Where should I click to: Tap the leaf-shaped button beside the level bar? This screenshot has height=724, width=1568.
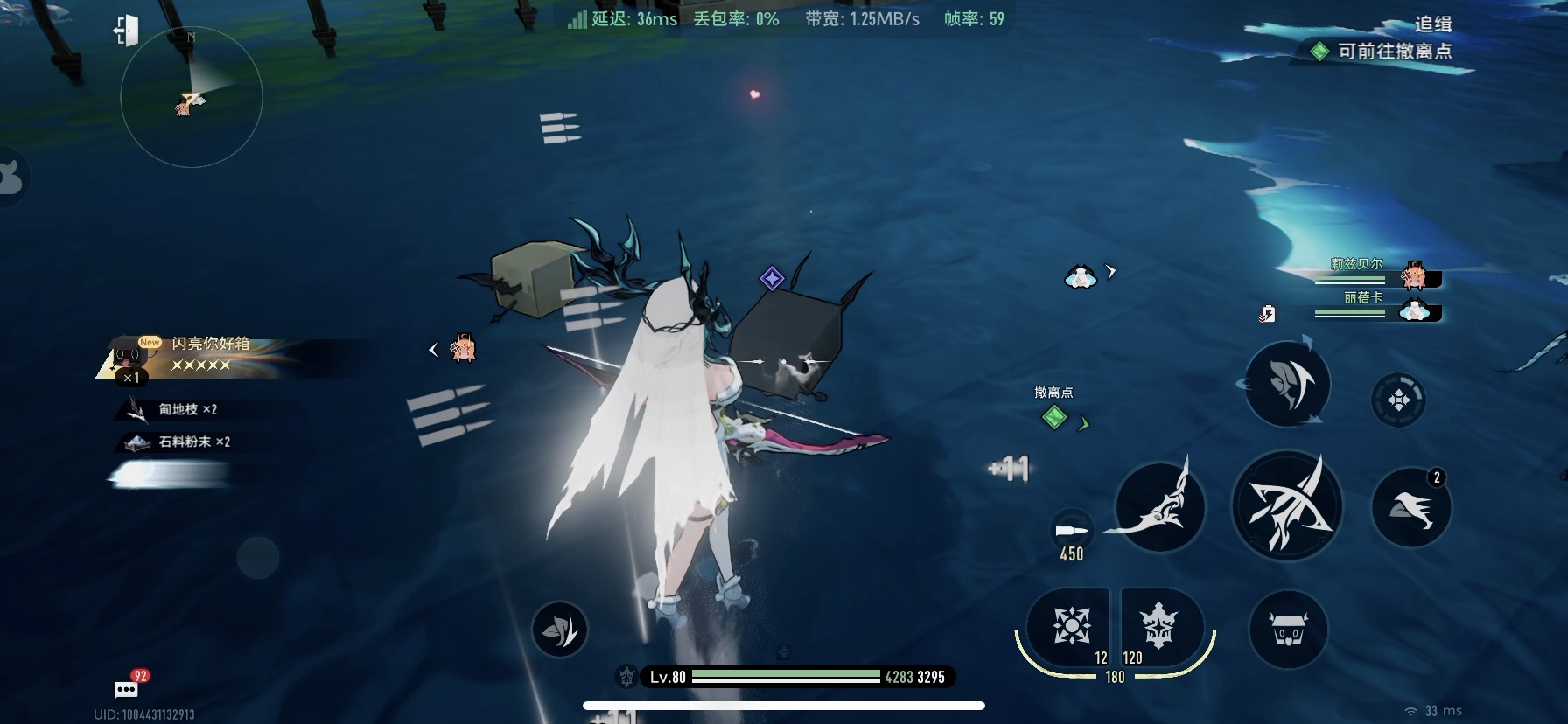559,630
